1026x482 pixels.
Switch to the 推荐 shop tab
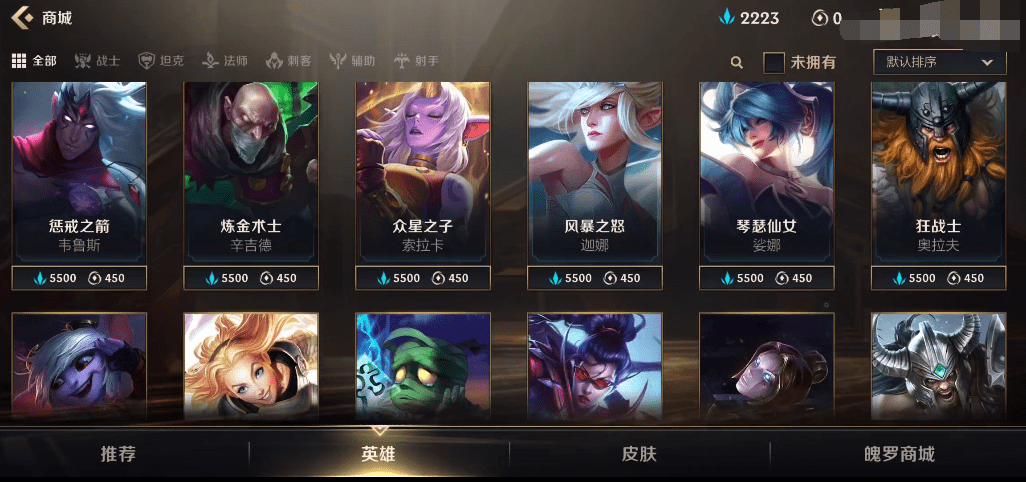[118, 454]
